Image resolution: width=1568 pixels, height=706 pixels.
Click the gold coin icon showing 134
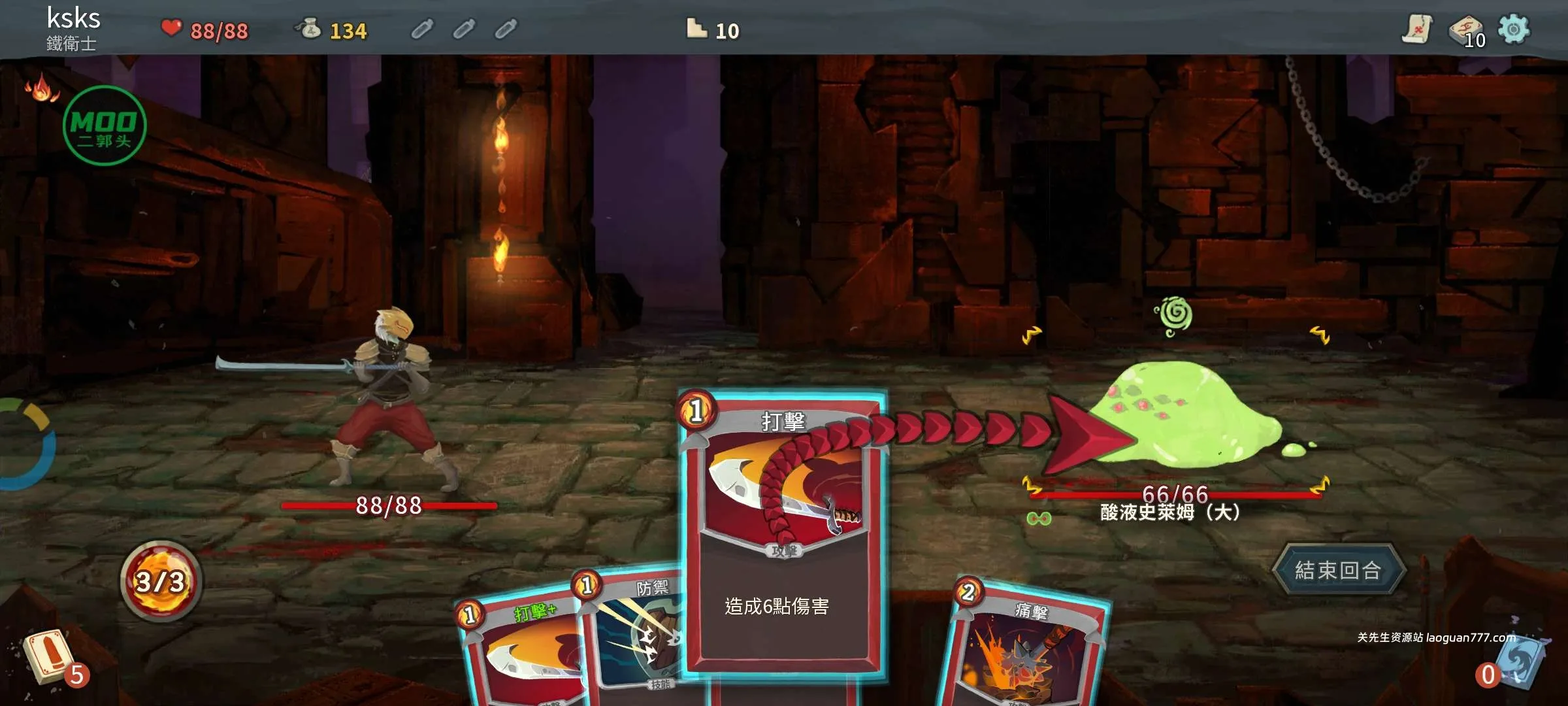[x=310, y=29]
